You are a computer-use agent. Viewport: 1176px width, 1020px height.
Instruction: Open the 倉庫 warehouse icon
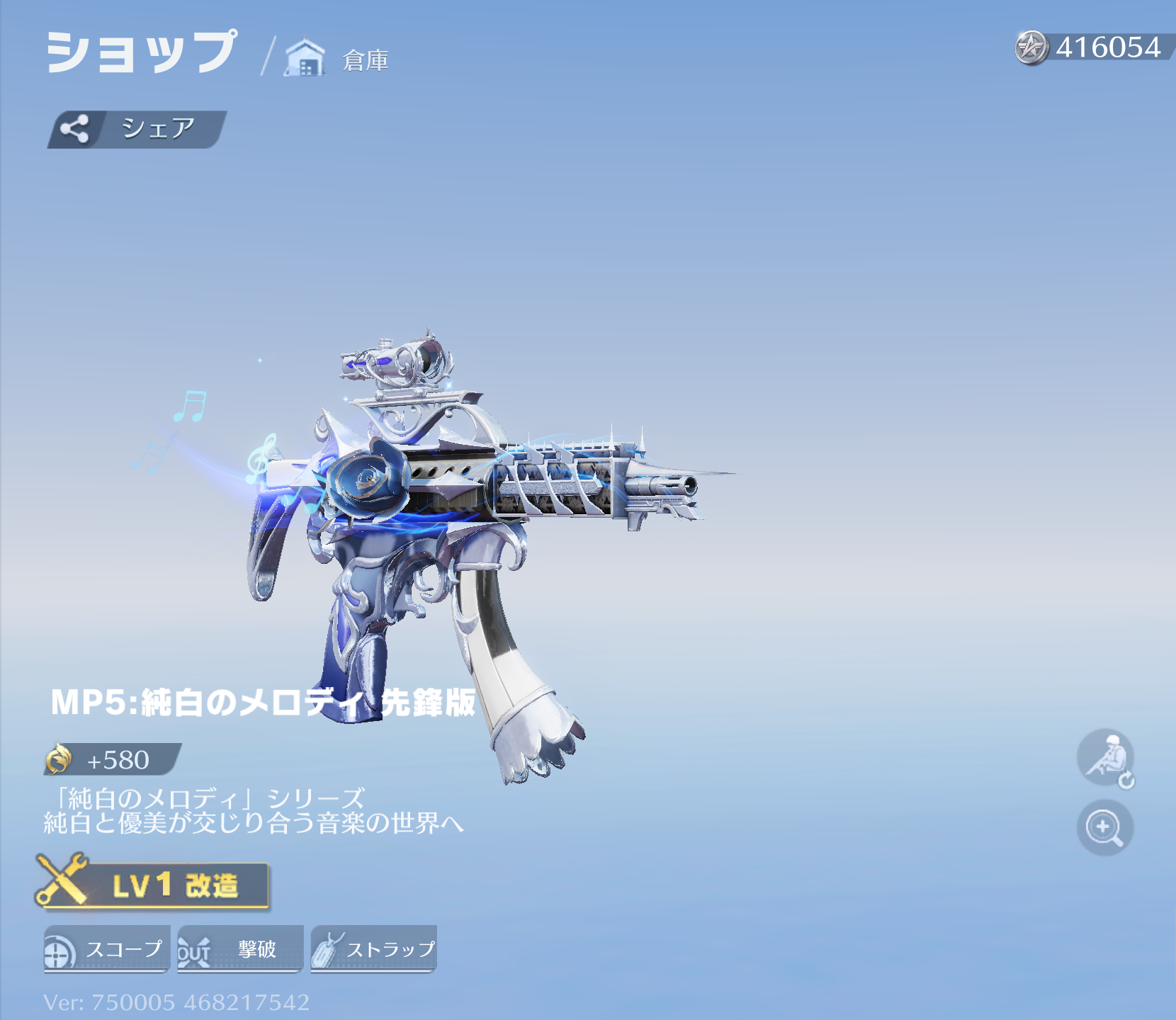click(x=305, y=57)
